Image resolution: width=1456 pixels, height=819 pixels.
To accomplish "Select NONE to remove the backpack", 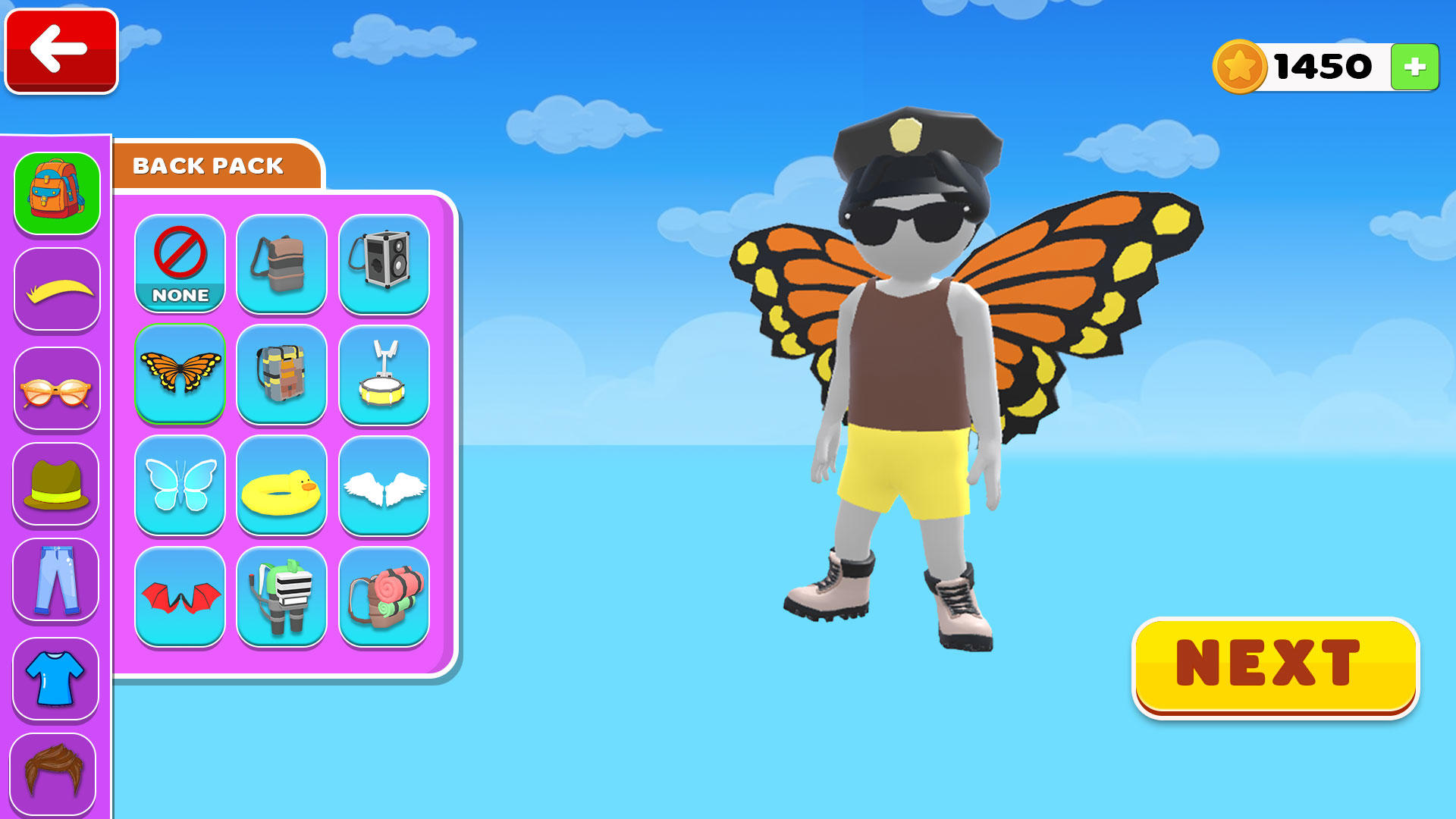I will 179,264.
